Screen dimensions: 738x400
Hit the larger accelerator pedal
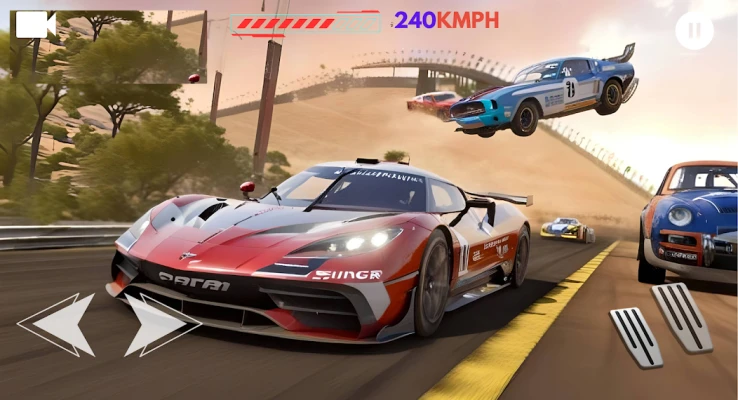pos(682,316)
